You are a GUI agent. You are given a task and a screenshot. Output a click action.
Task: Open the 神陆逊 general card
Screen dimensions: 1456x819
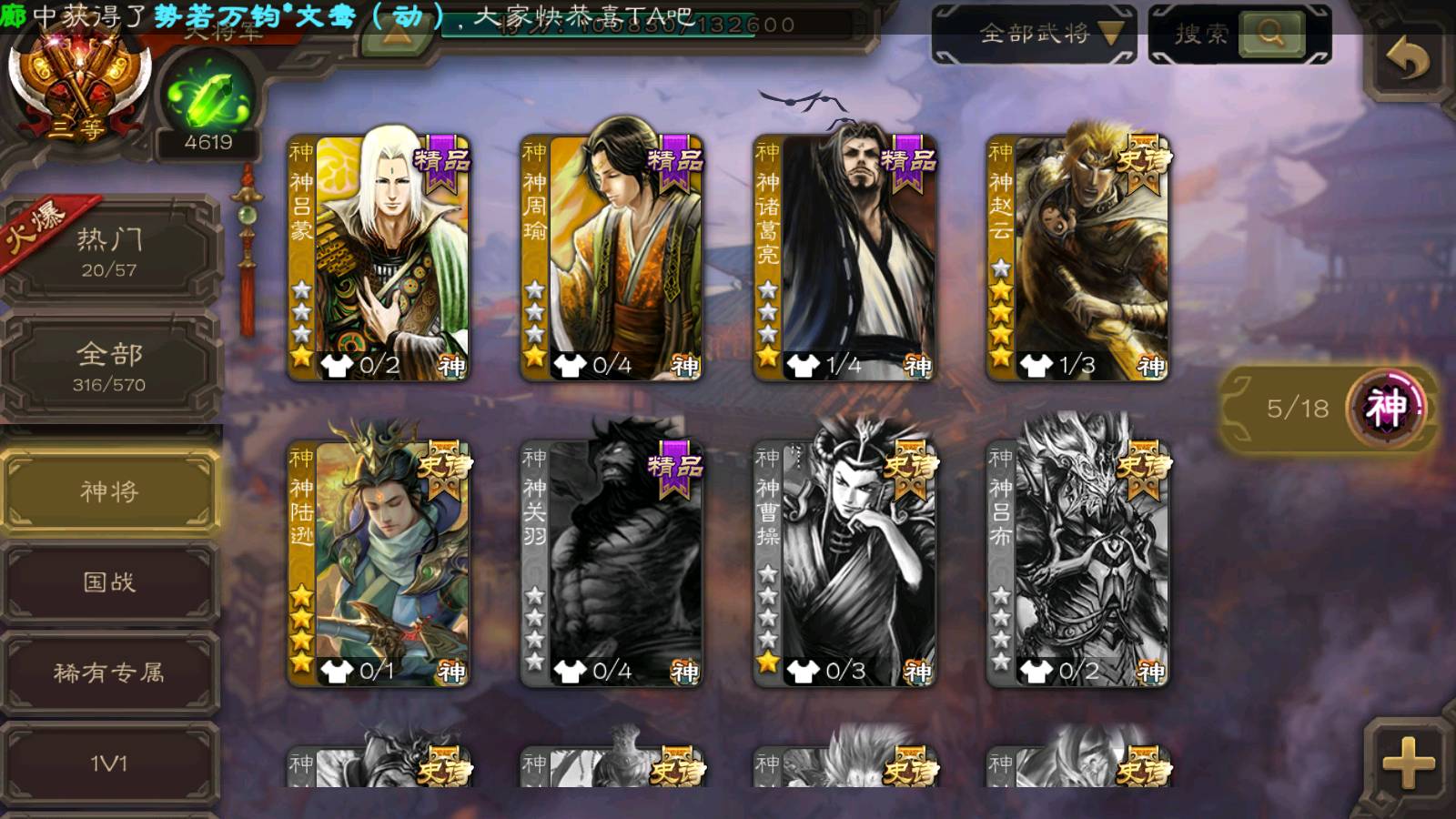click(x=379, y=562)
